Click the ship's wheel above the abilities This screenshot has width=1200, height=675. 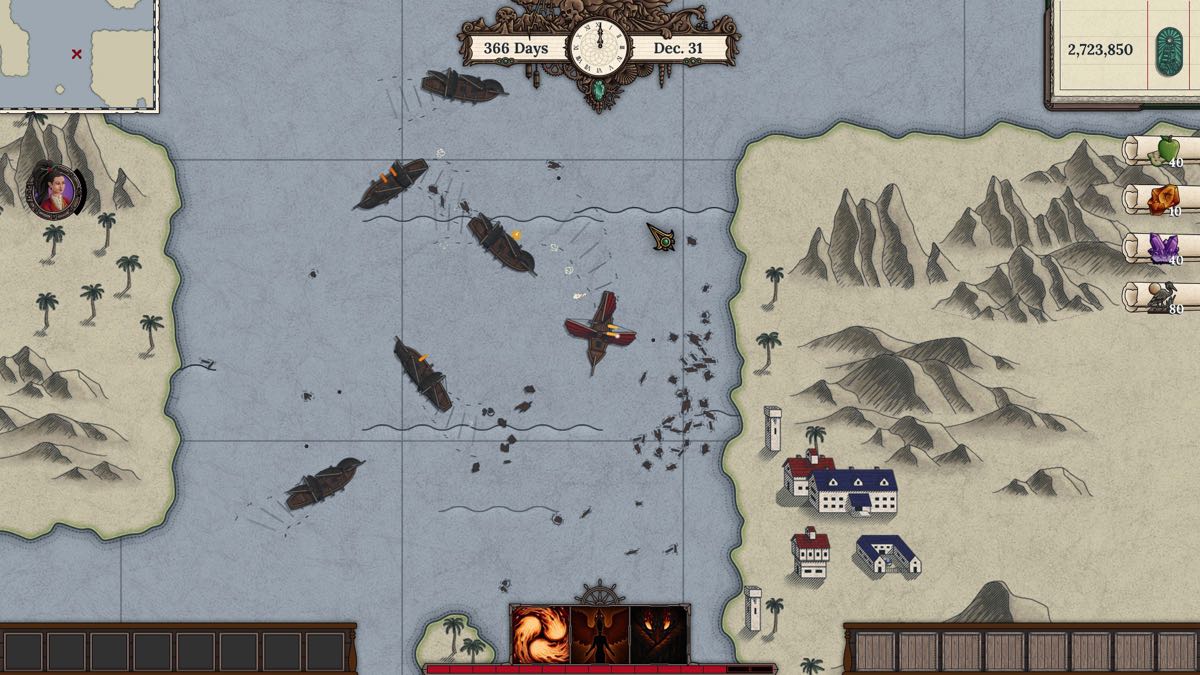599,592
